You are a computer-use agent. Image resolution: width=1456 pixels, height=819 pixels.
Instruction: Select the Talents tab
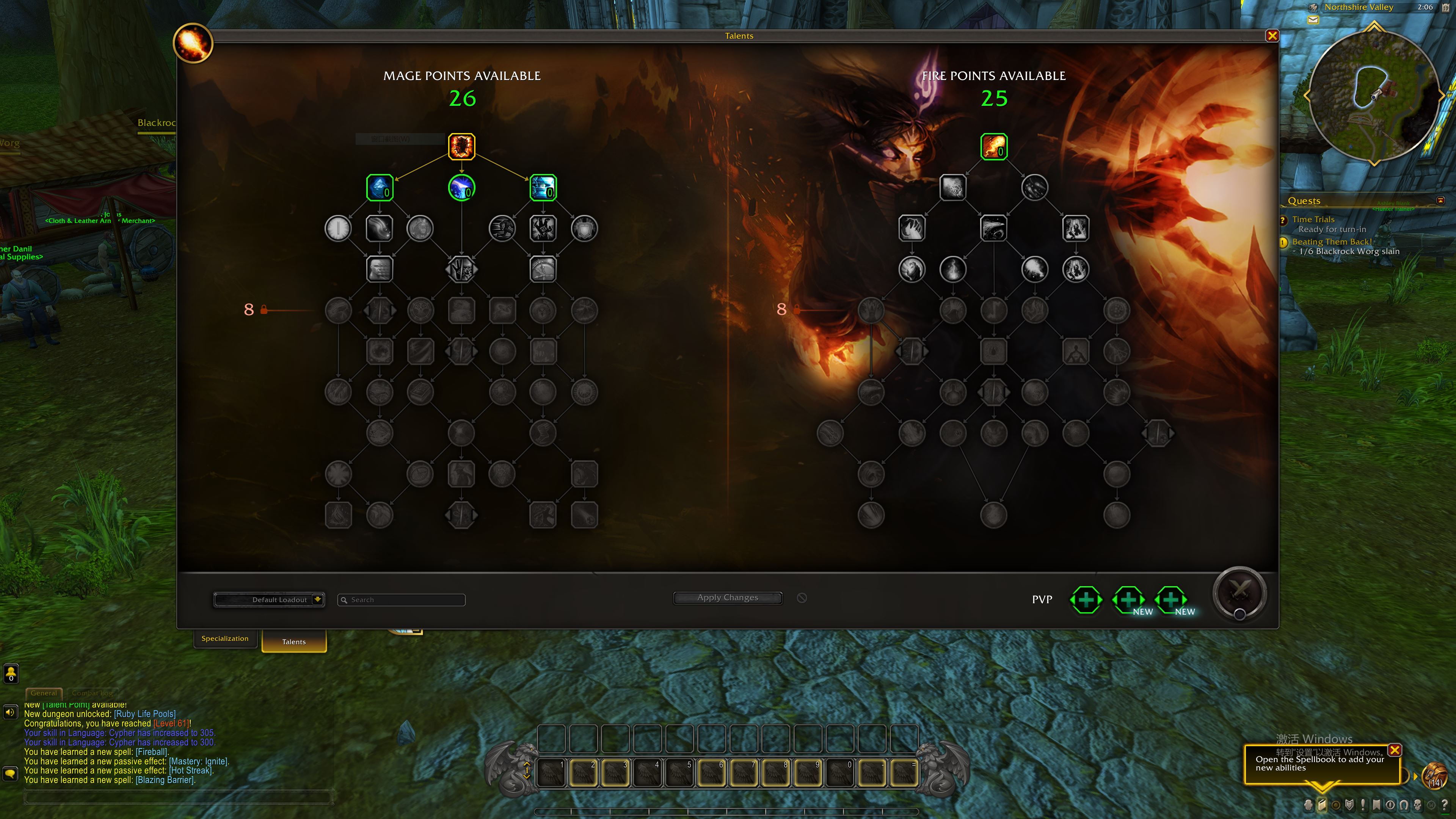click(294, 642)
